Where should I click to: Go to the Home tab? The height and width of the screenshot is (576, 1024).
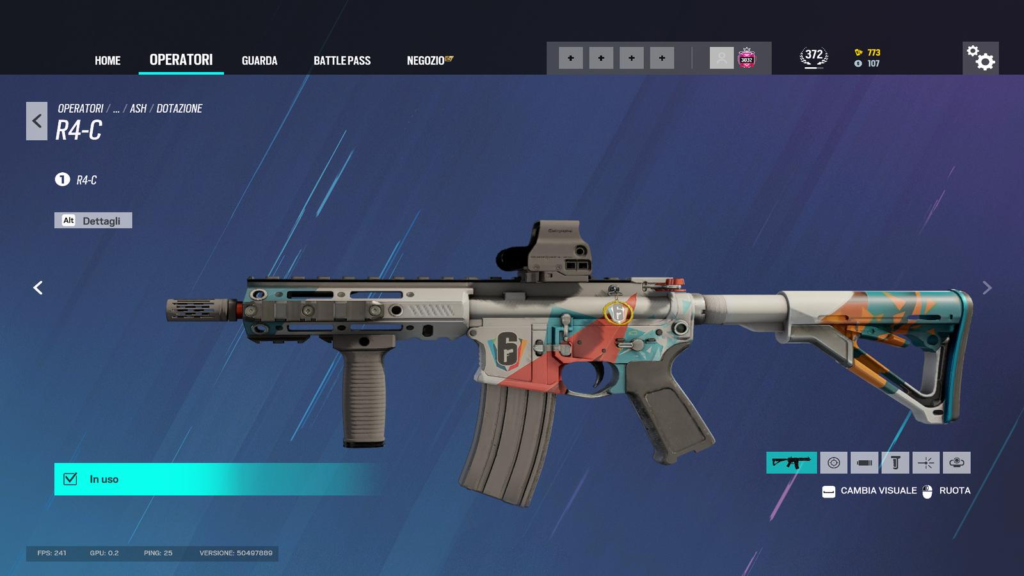pyautogui.click(x=107, y=61)
